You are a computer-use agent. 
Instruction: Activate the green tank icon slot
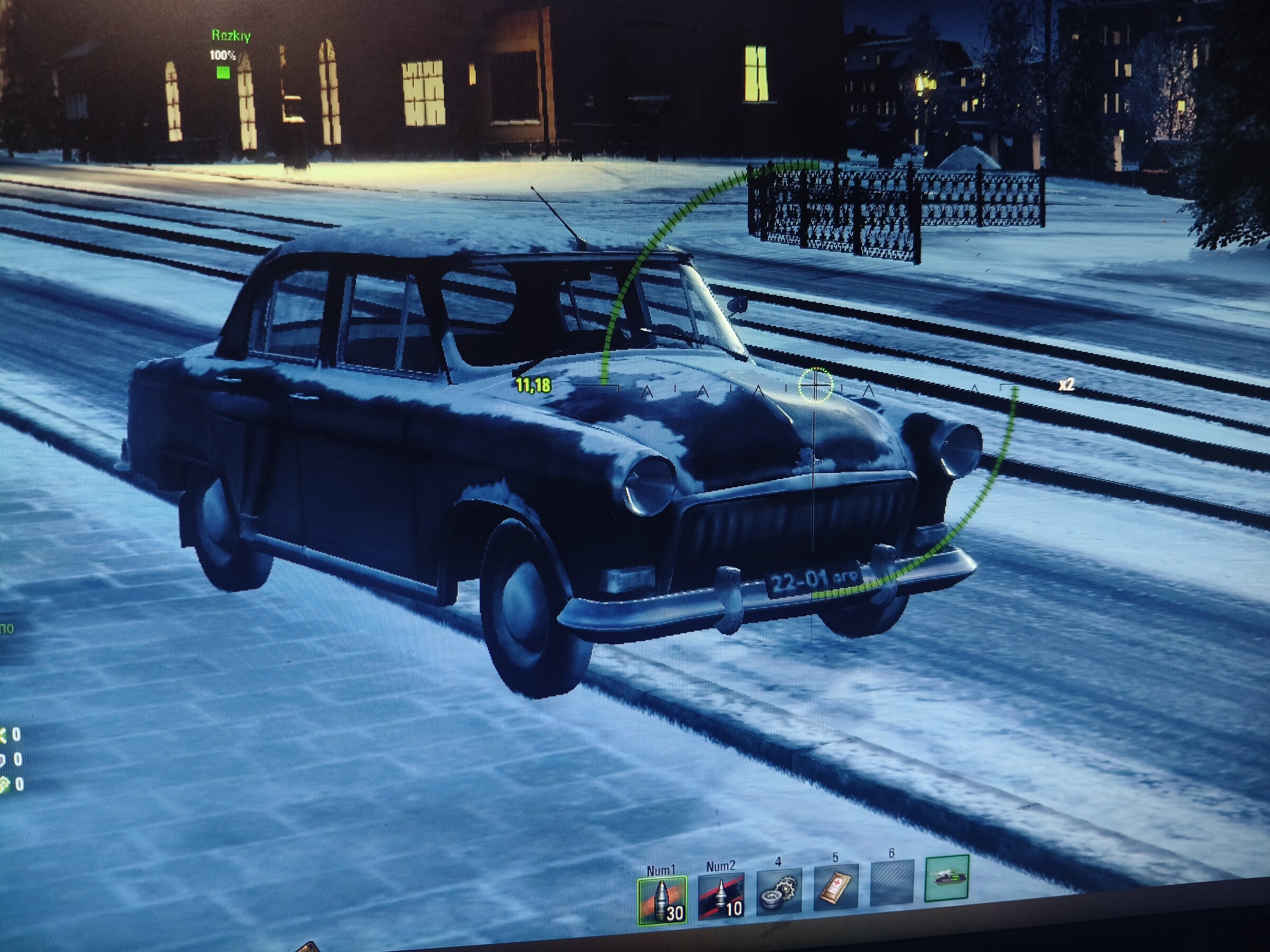coord(947,878)
